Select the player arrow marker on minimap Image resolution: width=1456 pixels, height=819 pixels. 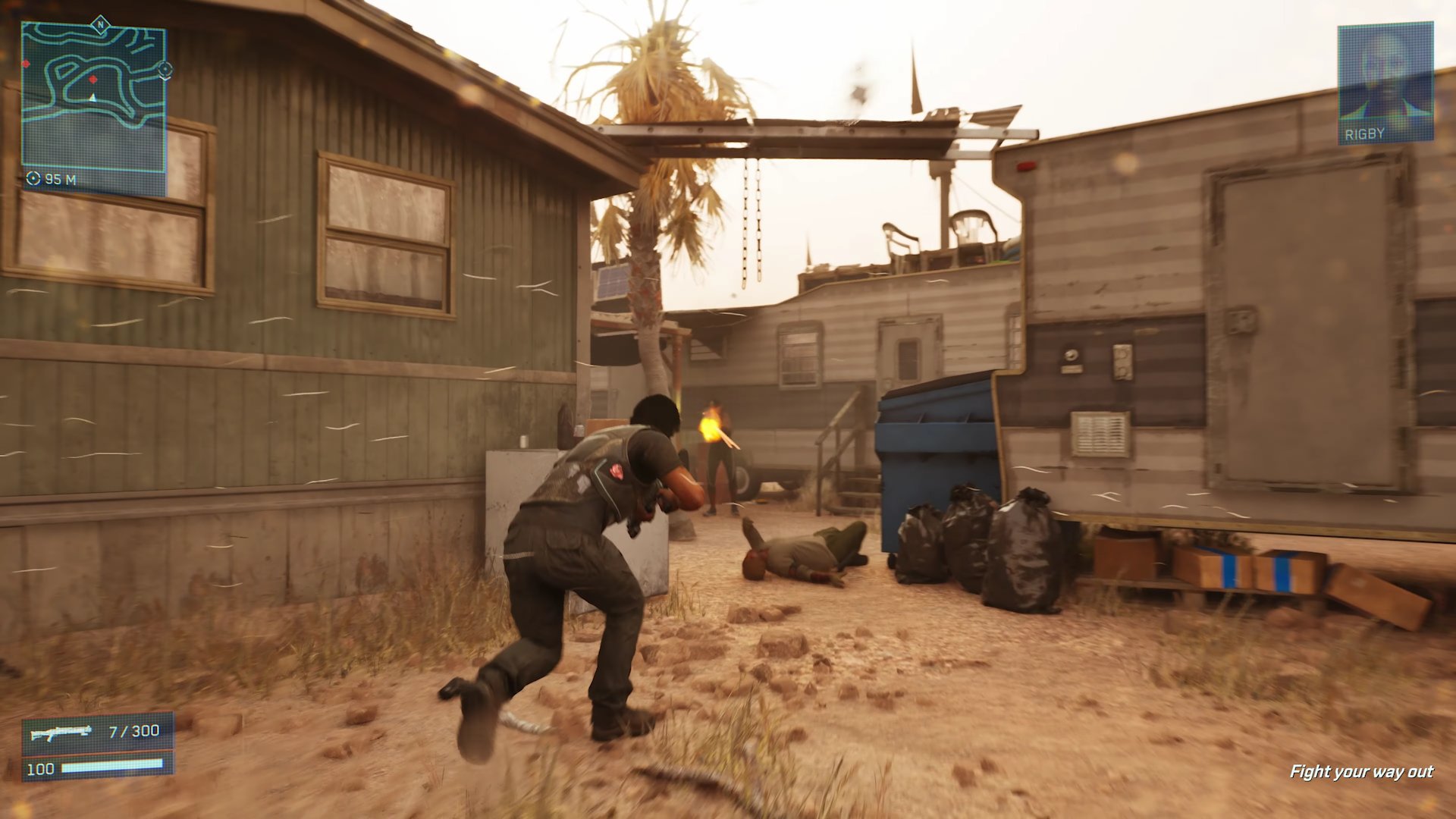92,97
